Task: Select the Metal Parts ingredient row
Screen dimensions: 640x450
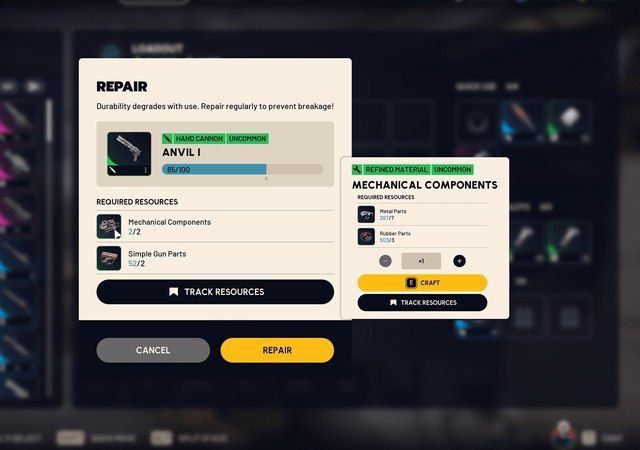Action: point(422,215)
